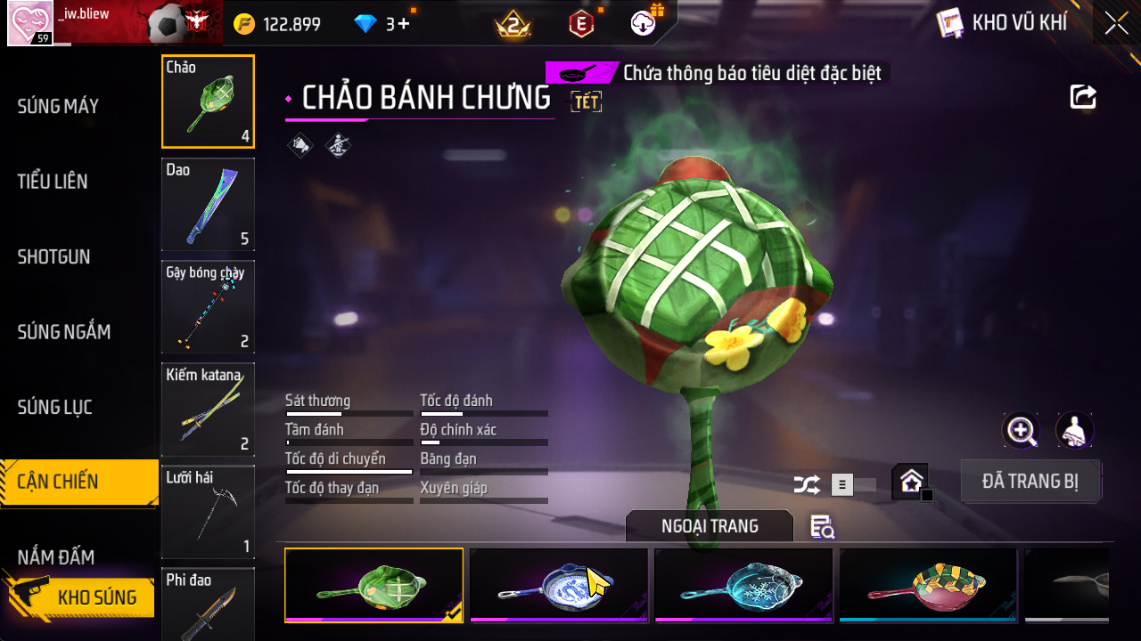Show the SÚNG NGẮM category
Image resolution: width=1141 pixels, height=641 pixels.
[64, 332]
